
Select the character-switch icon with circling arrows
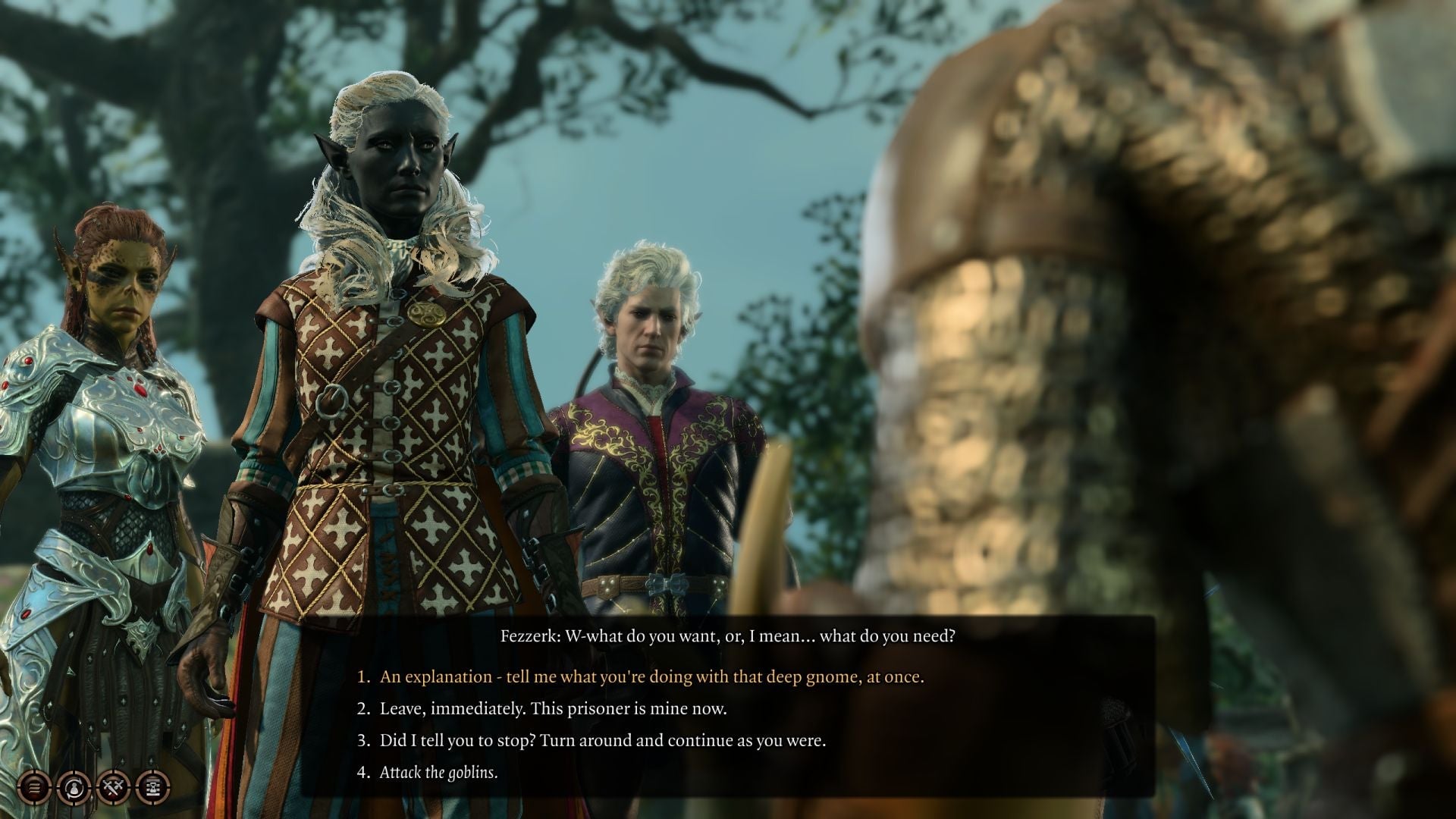coord(73,789)
